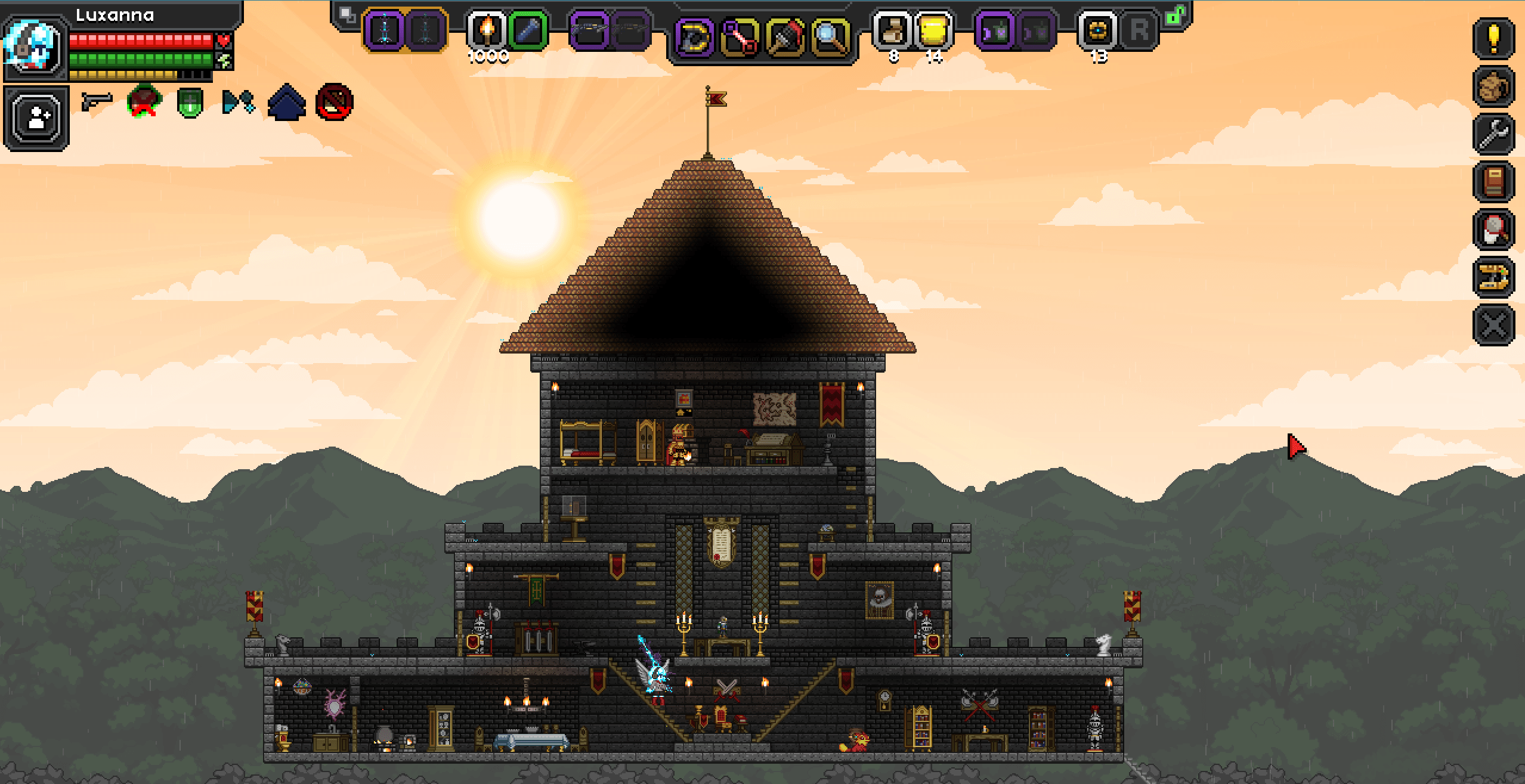Viewport: 1525px width, 784px height.
Task: Click the yellow pixels currency icon
Action: pyautogui.click(x=933, y=30)
